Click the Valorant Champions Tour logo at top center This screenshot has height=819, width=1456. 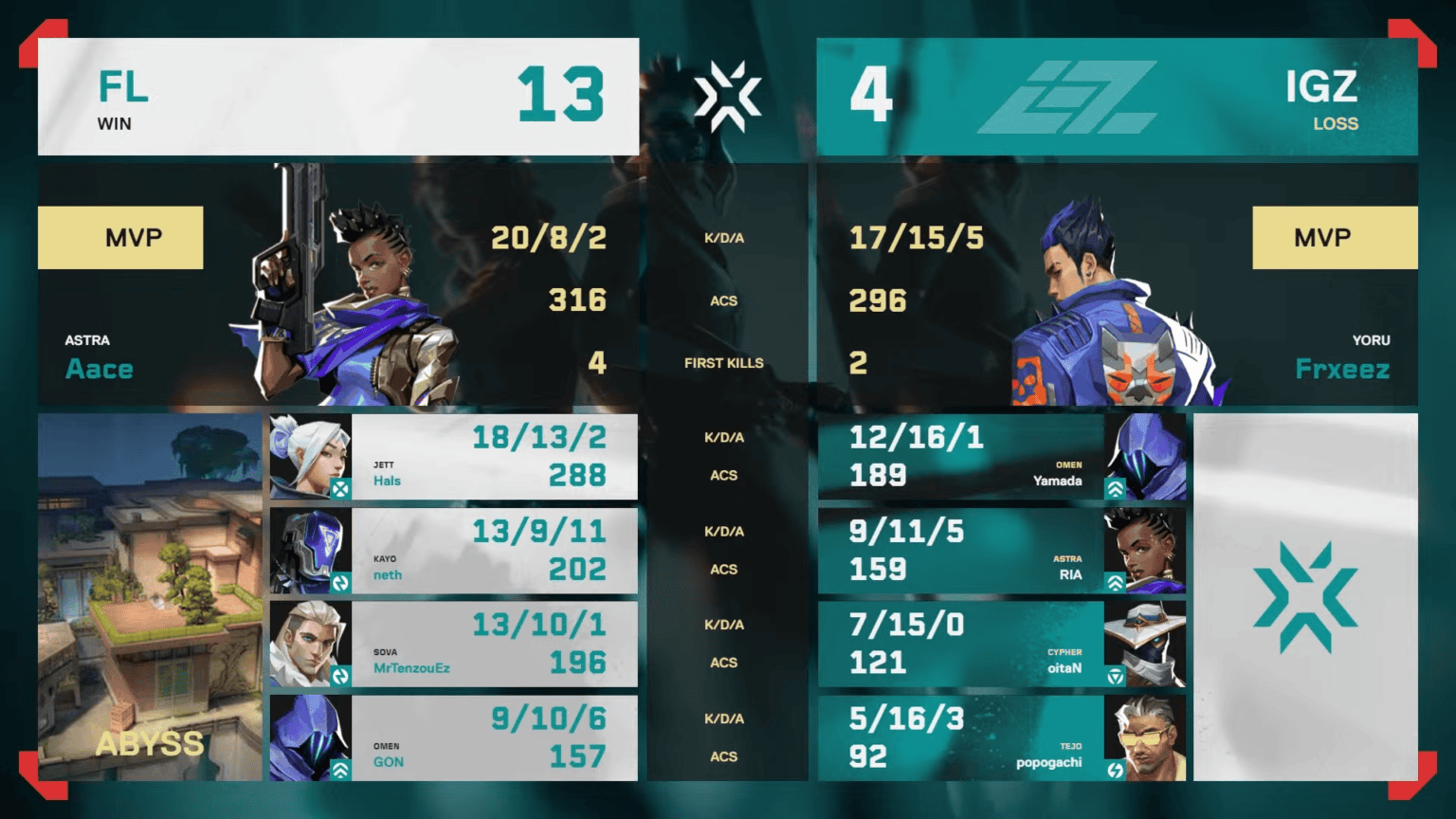(727, 95)
